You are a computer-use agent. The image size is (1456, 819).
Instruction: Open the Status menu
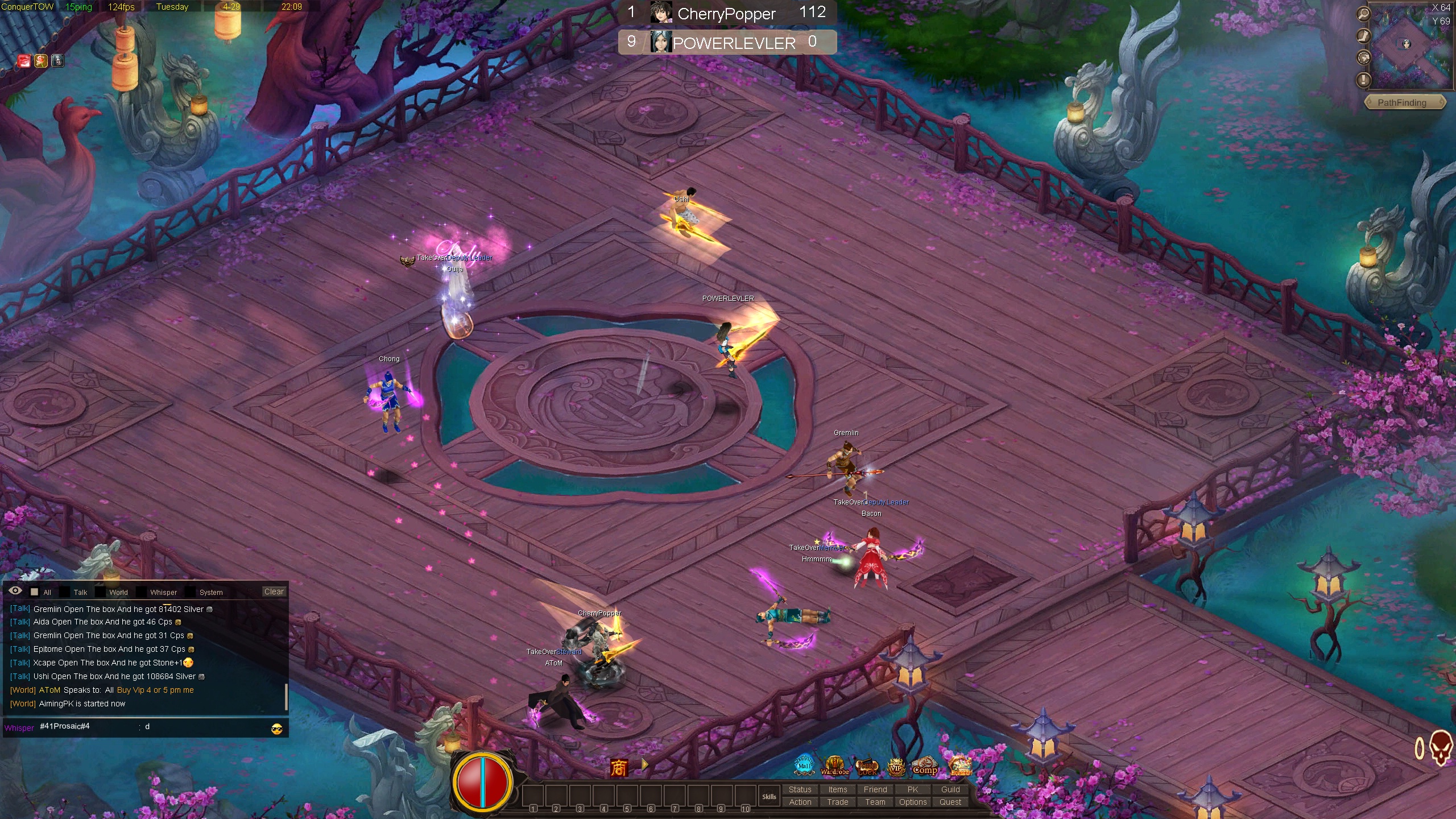pyautogui.click(x=800, y=789)
